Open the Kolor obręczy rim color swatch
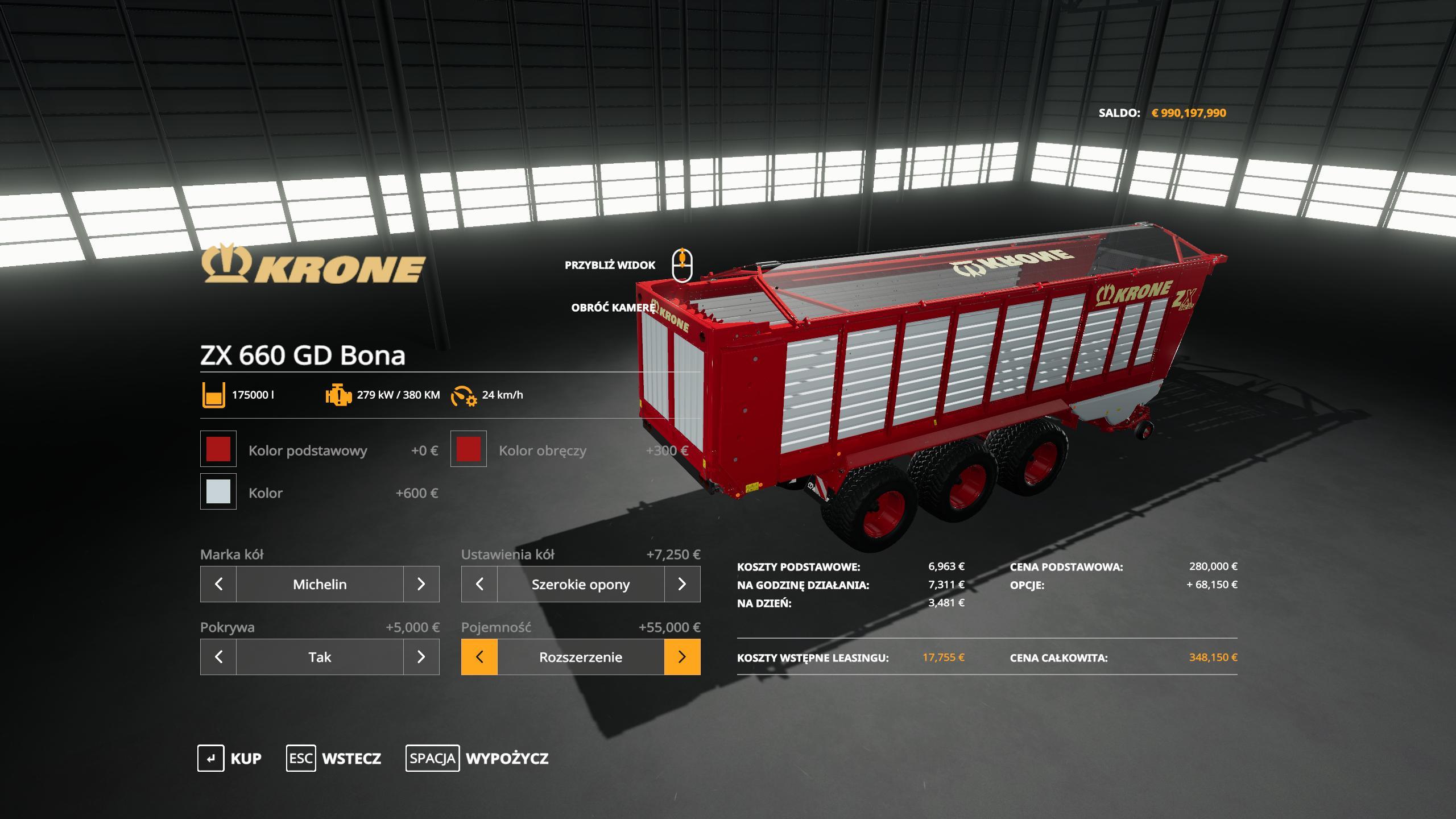The height and width of the screenshot is (819, 1456). [x=469, y=449]
